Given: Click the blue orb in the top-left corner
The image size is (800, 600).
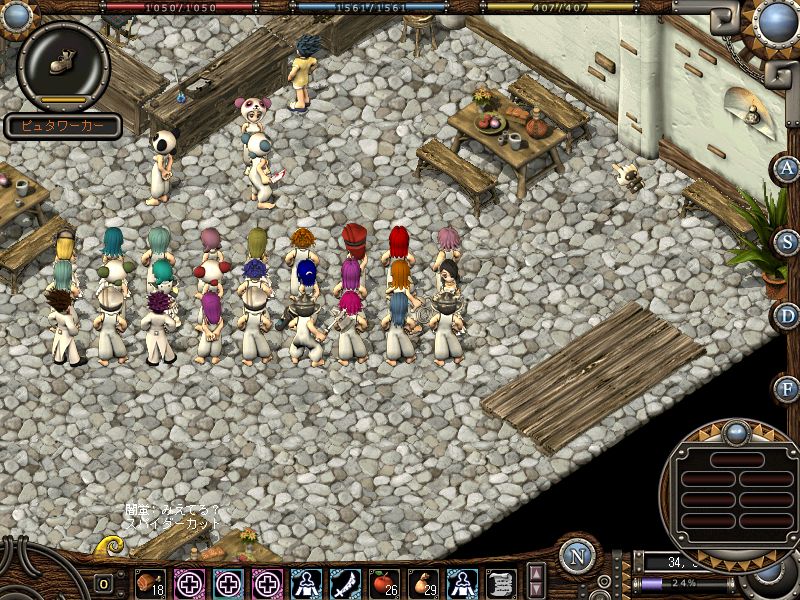Looking at the screenshot, I should click(x=17, y=15).
